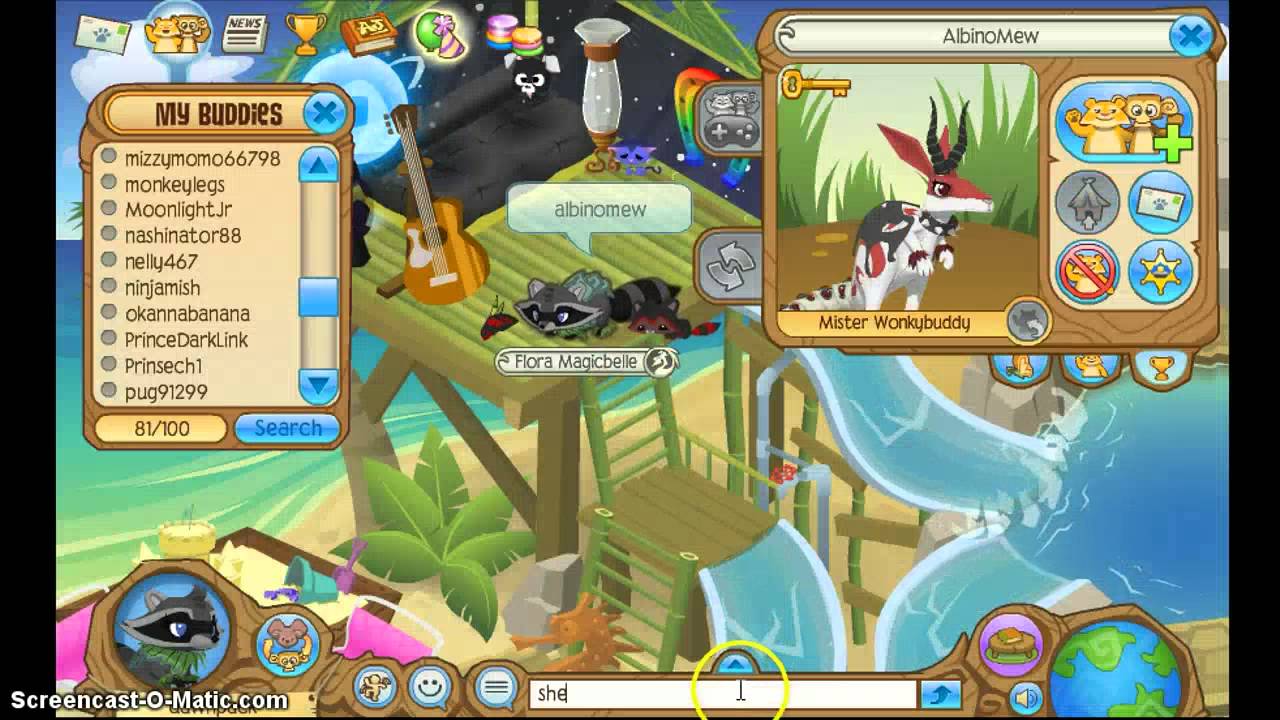1280x720 pixels.
Task: Close the AlbinoMew player card
Action: pyautogui.click(x=1191, y=37)
